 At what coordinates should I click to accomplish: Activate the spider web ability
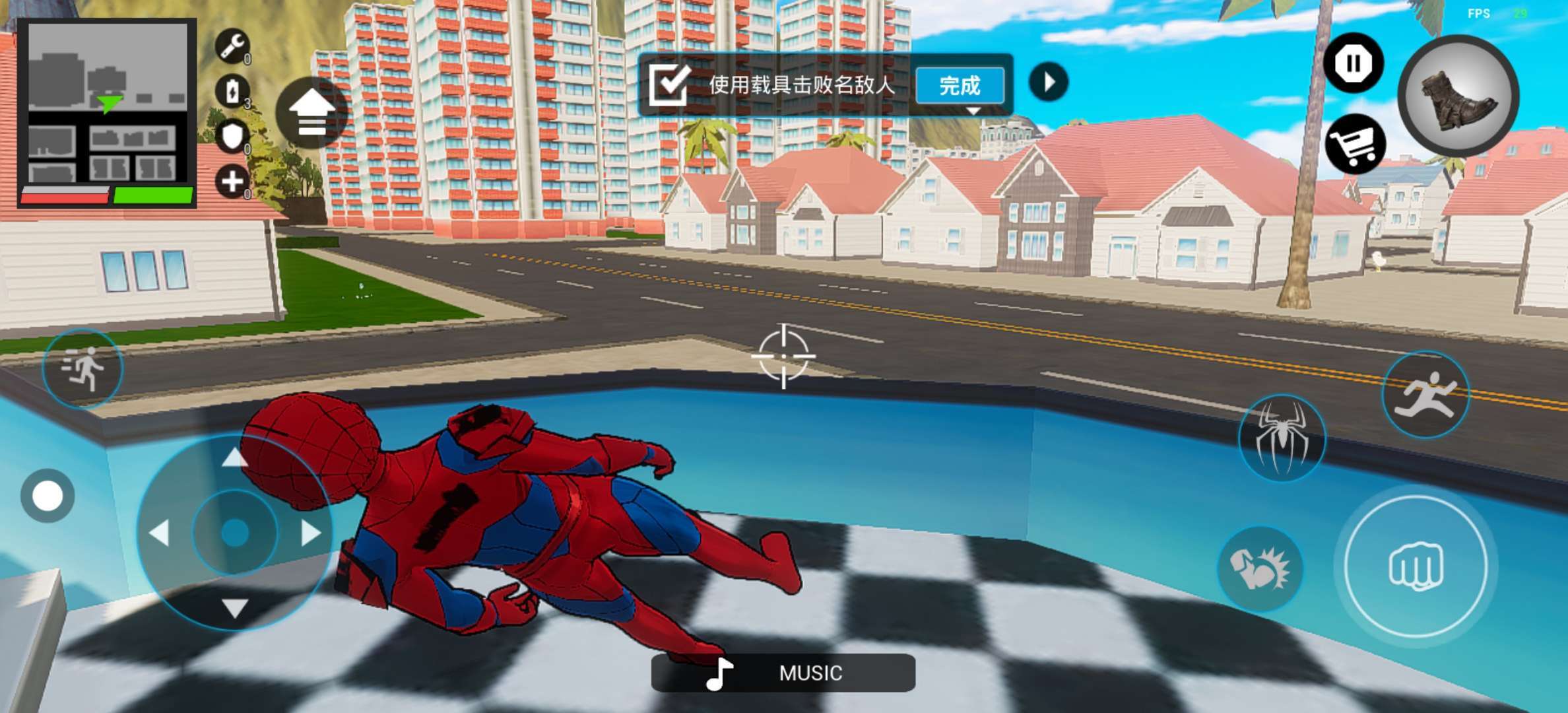pos(1282,438)
